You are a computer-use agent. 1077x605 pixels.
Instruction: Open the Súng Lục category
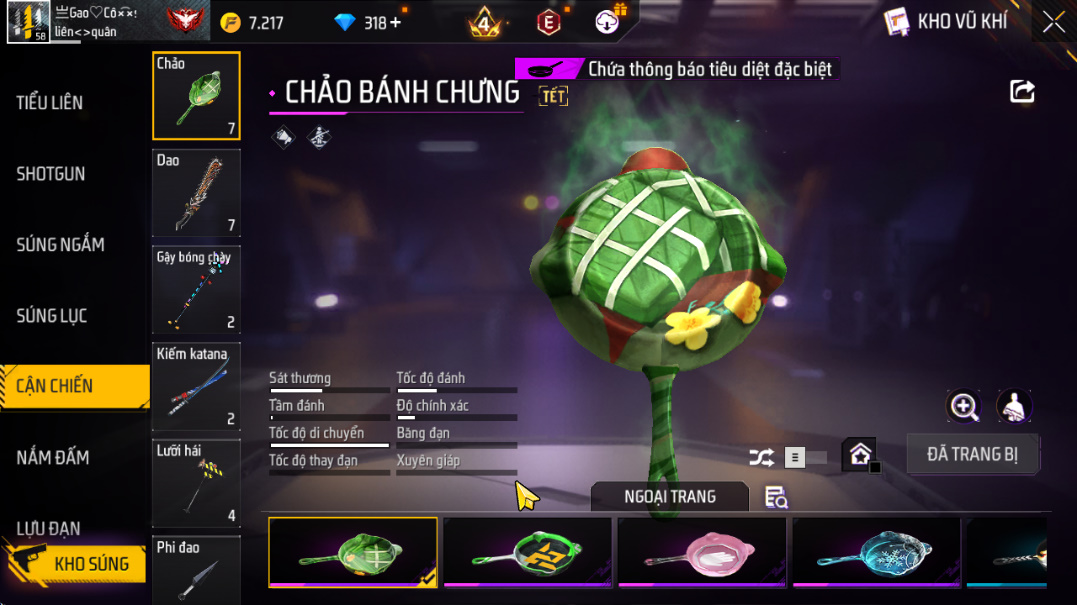(52, 316)
